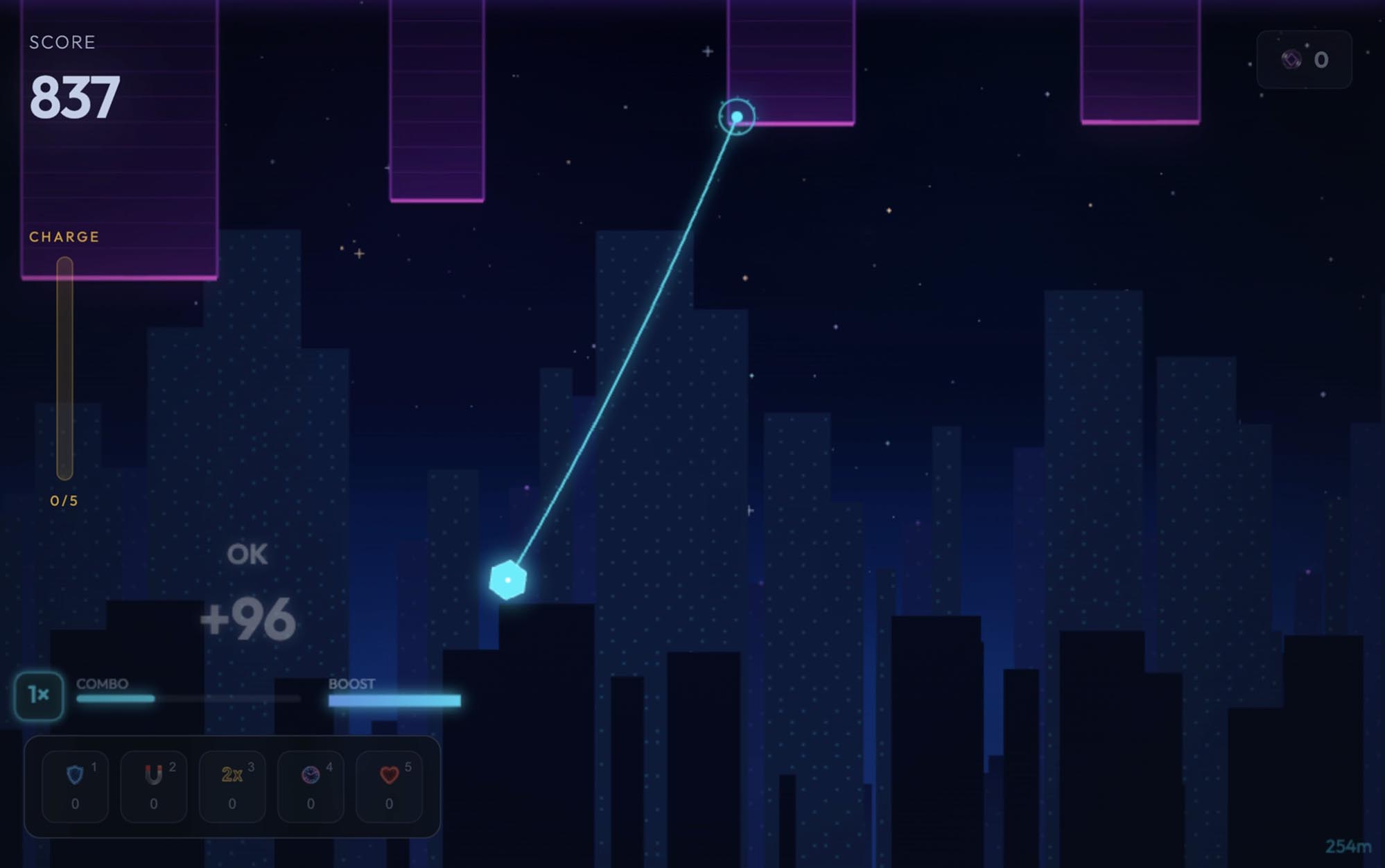Click the 0/5 charge counter label
The width and height of the screenshot is (1385, 868).
tap(63, 499)
